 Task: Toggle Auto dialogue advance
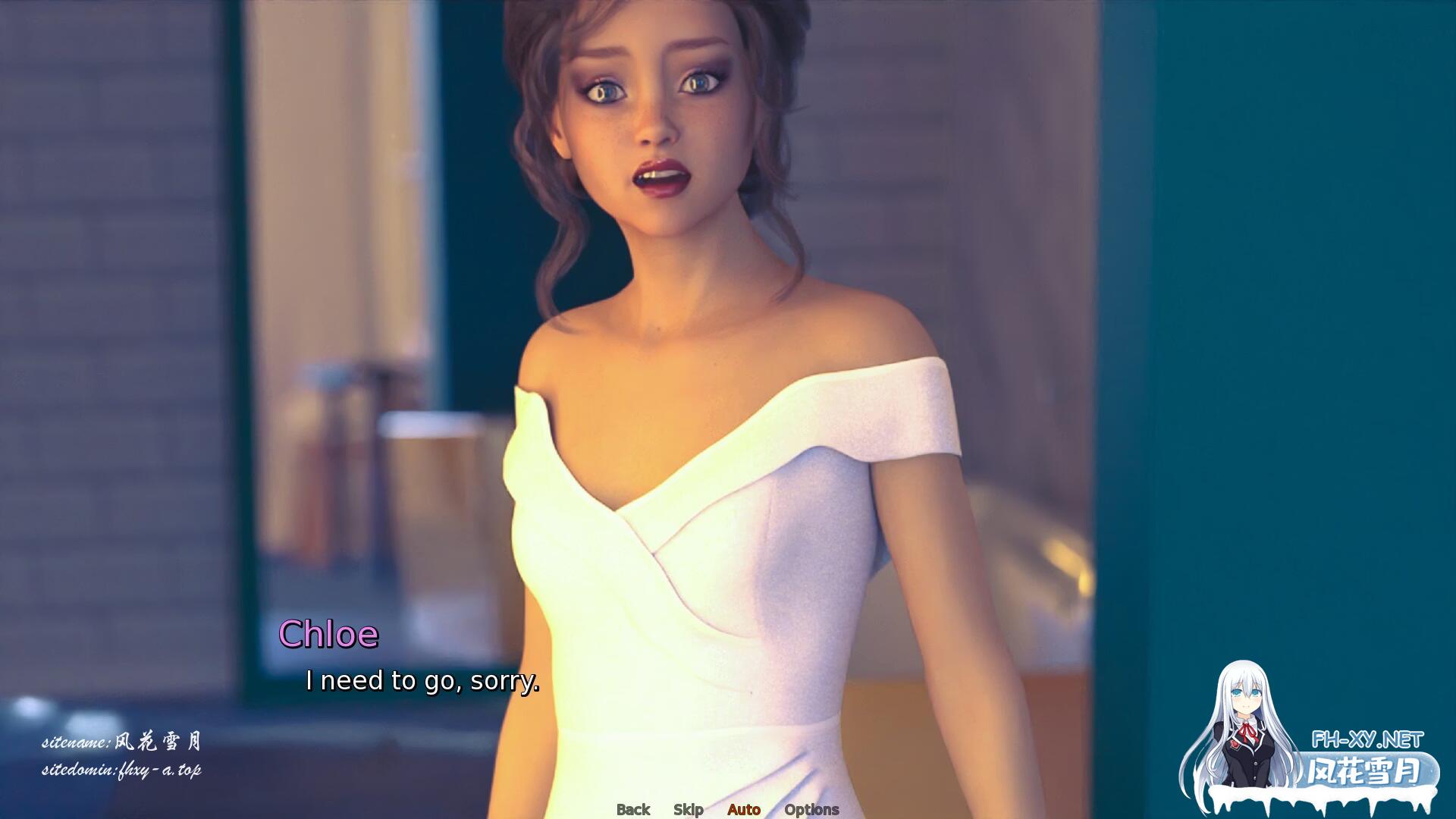tap(743, 809)
